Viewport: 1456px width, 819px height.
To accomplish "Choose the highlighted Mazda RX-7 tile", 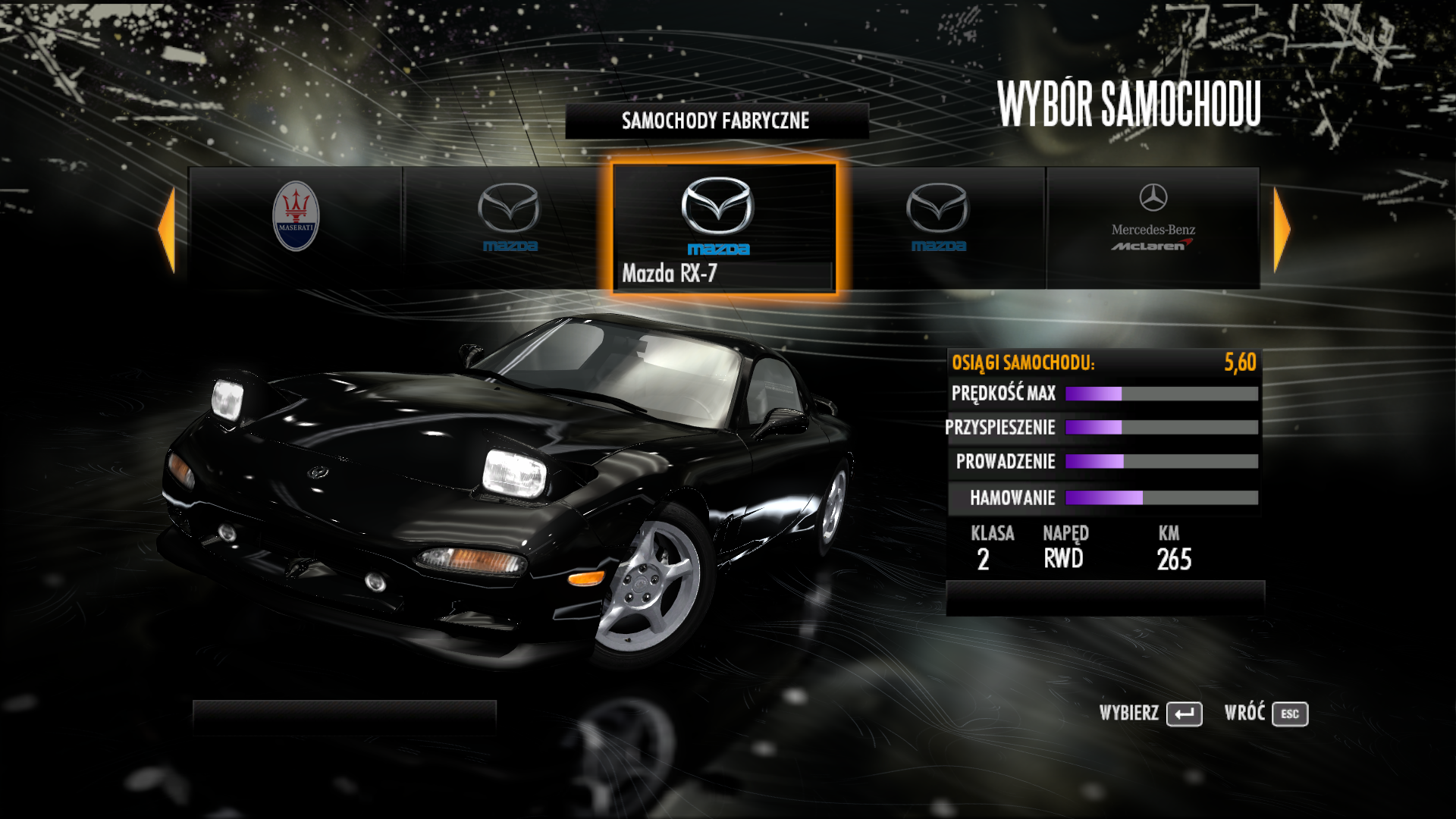I will click(723, 227).
